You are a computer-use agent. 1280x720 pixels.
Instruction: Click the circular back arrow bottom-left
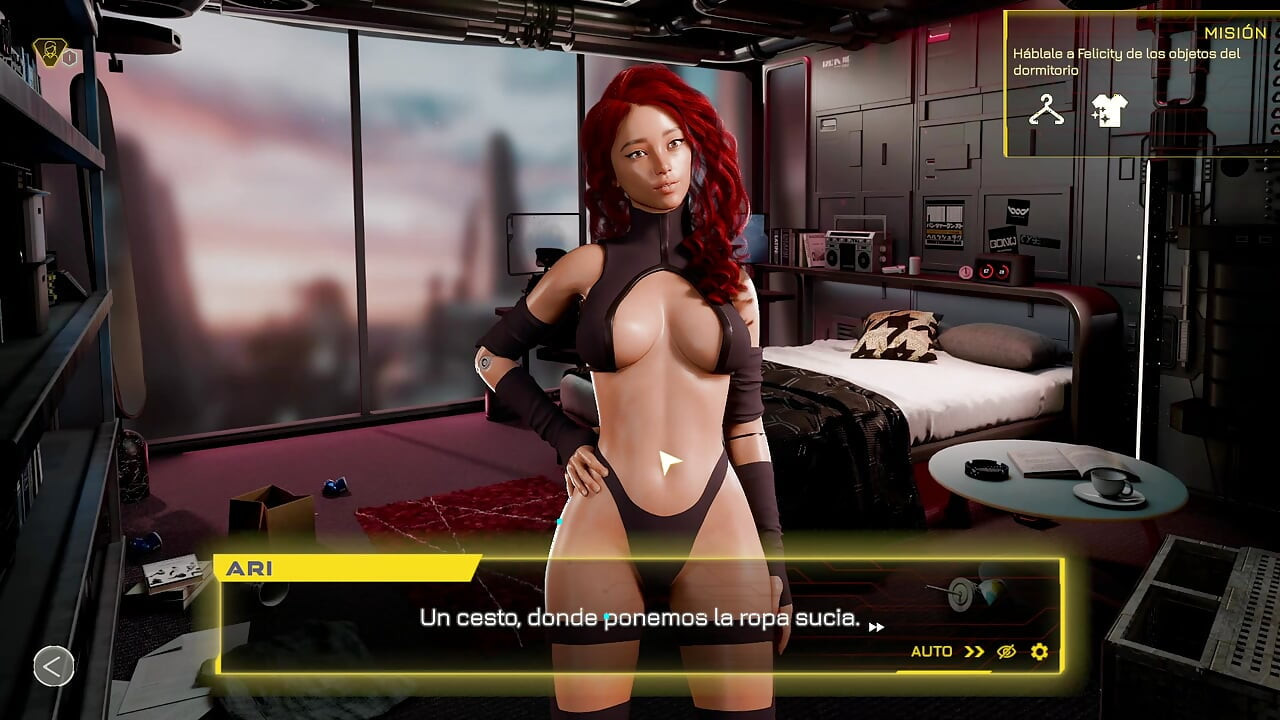tap(53, 666)
